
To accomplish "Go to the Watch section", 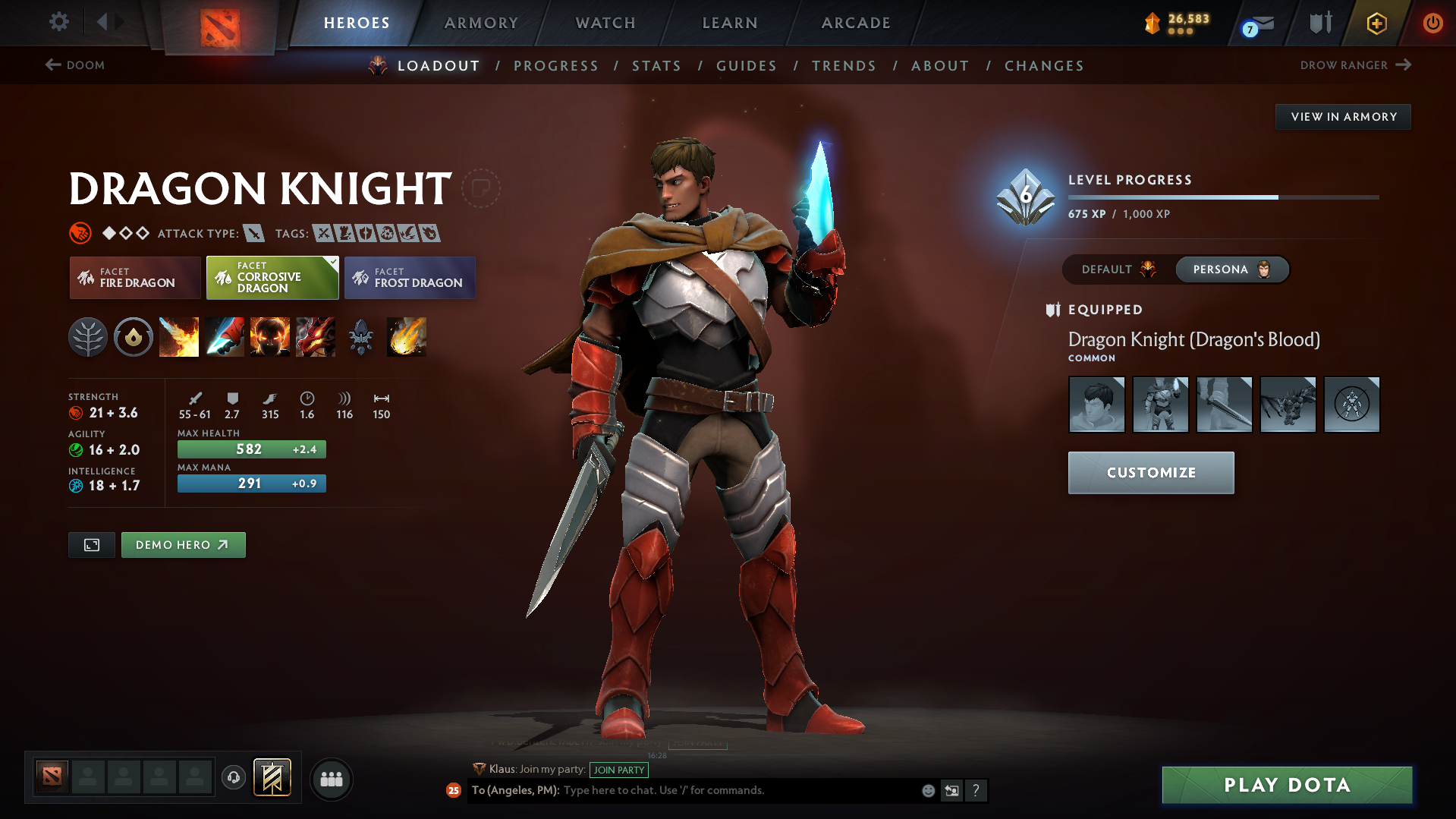I will (605, 23).
